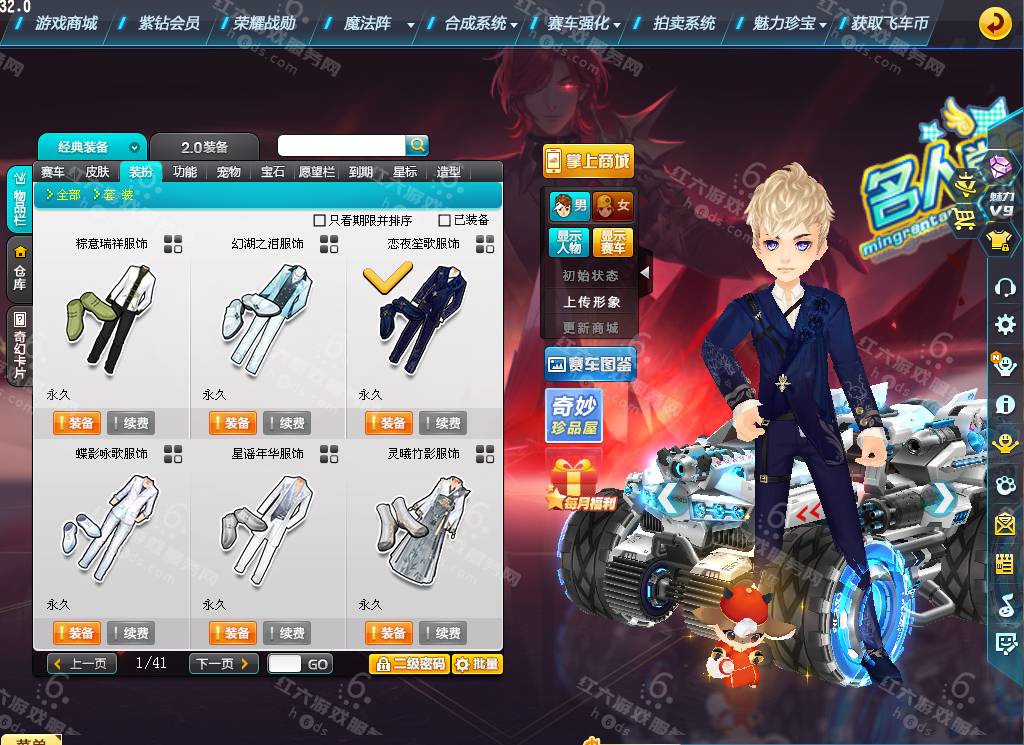The height and width of the screenshot is (745, 1024).
Task: Open the 拍卖系统 auction system
Action: 684,23
